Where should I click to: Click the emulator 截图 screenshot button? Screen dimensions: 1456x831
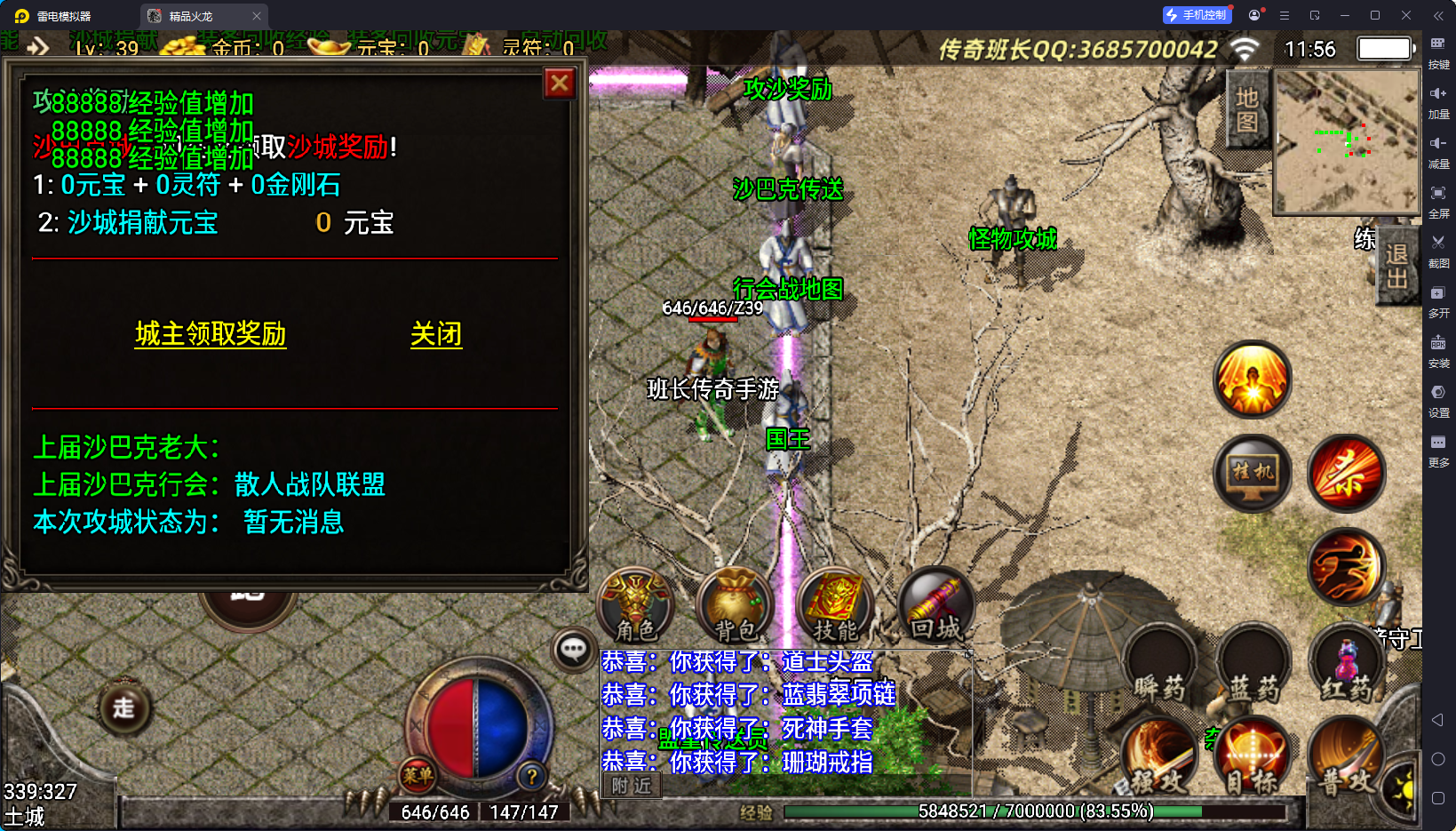pos(1438,250)
